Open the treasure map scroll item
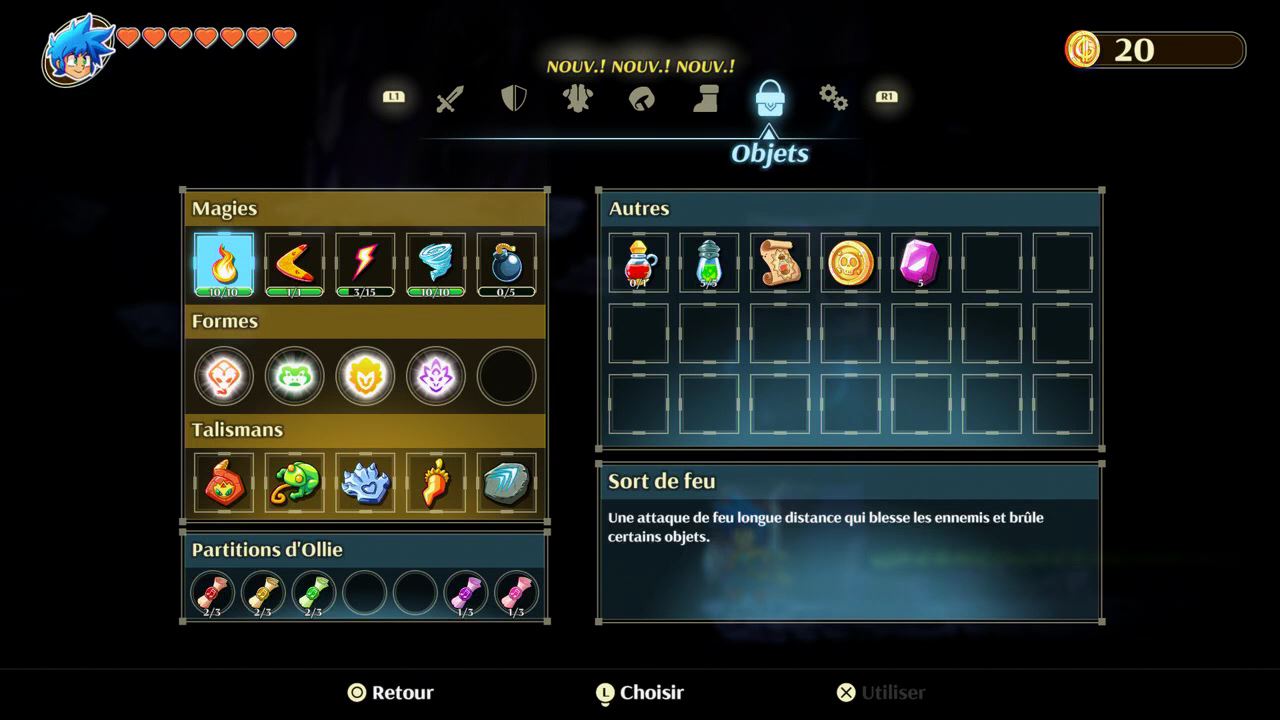 (x=780, y=263)
